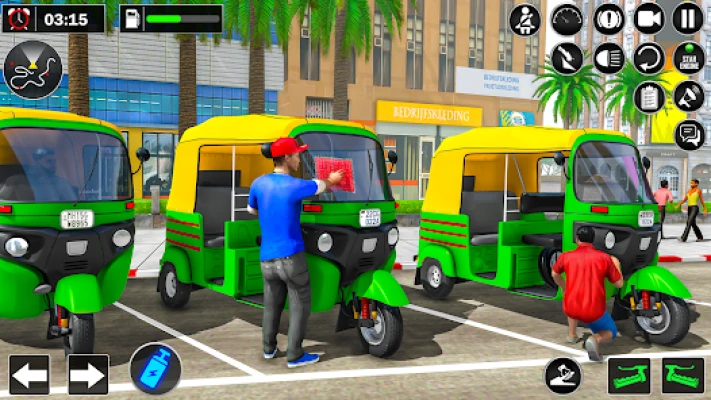Sound the megaphone horn
711x400 pixels.
pos(688,97)
